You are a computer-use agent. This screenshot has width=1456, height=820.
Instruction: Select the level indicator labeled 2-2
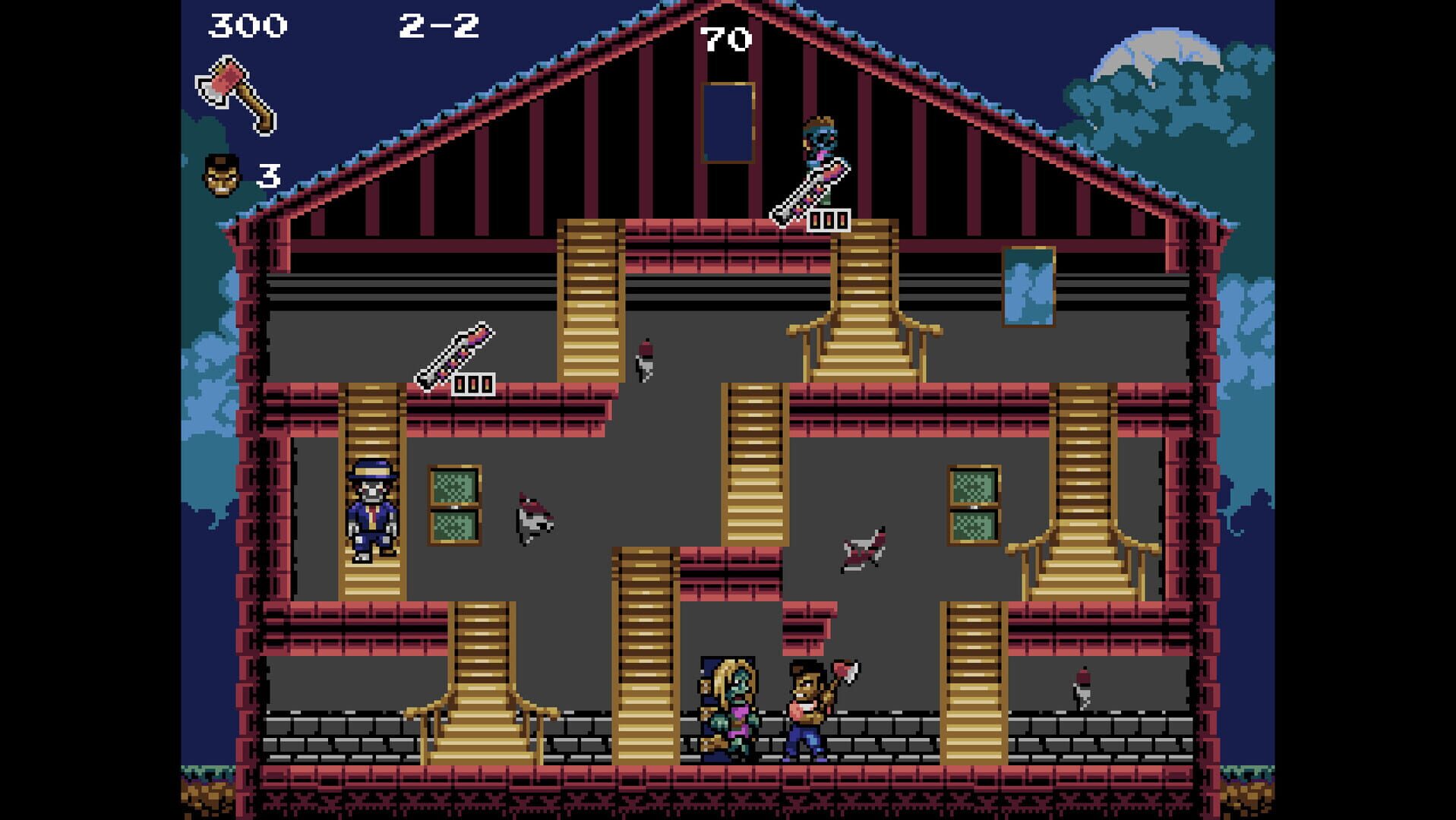[x=438, y=24]
